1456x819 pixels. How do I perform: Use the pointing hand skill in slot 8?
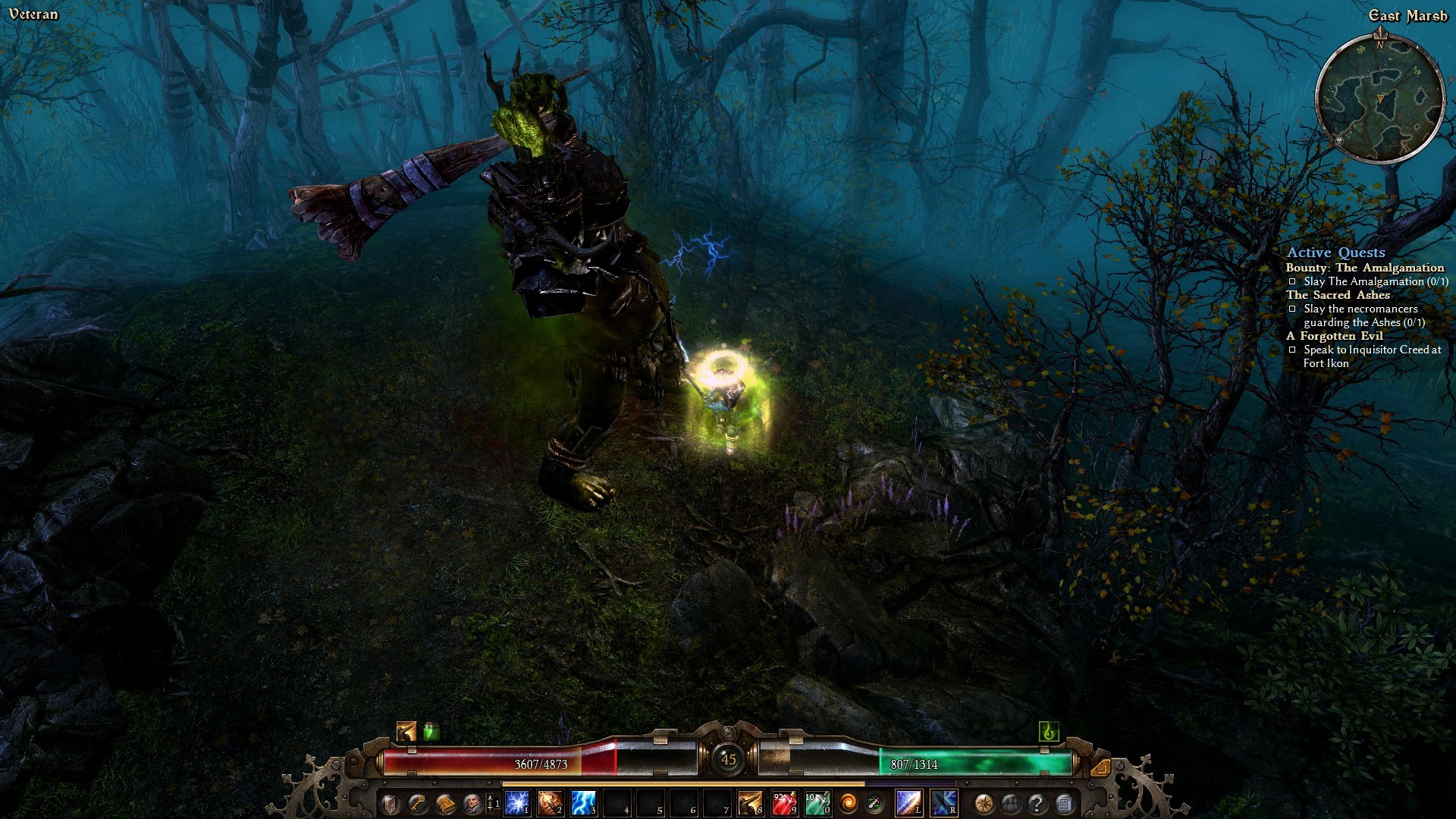click(x=751, y=802)
